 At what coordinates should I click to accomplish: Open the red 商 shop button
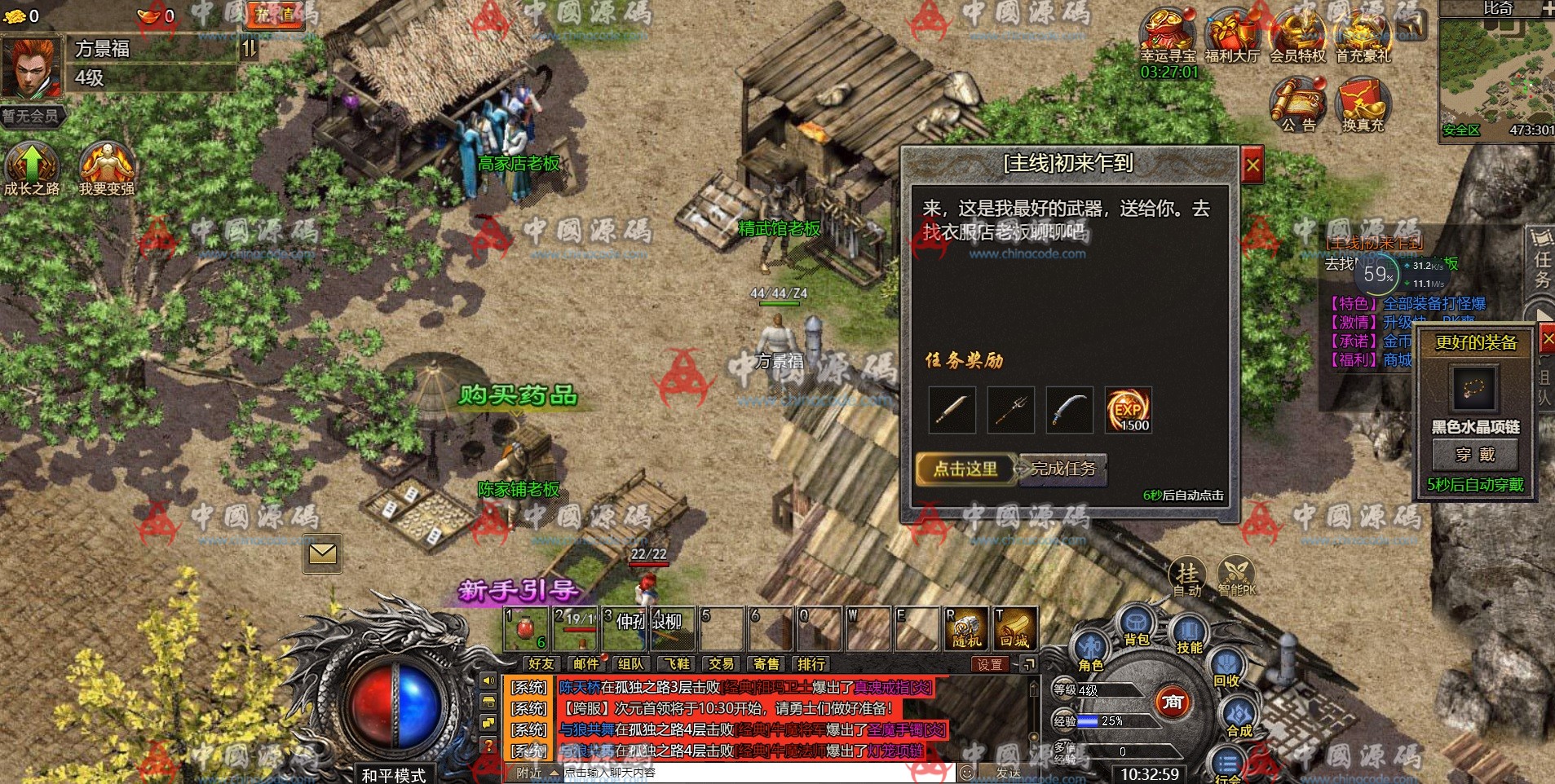pyautogui.click(x=1173, y=702)
